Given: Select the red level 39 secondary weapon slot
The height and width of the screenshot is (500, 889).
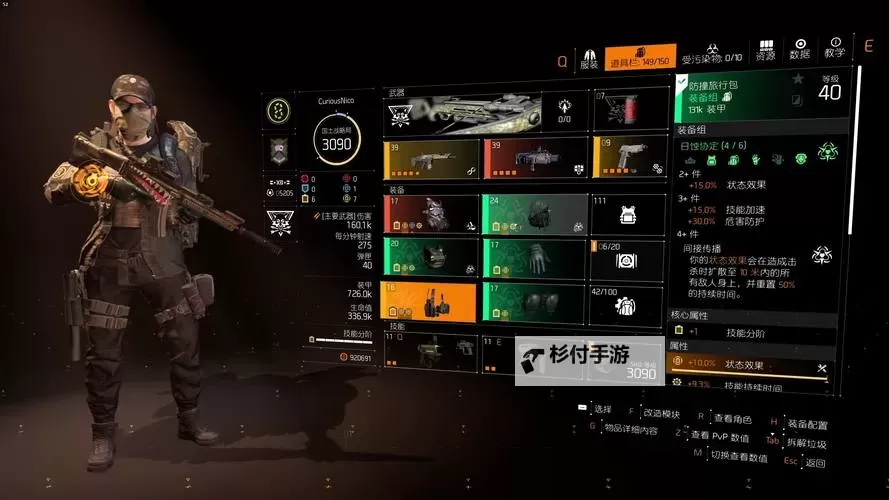Looking at the screenshot, I should coord(533,158).
